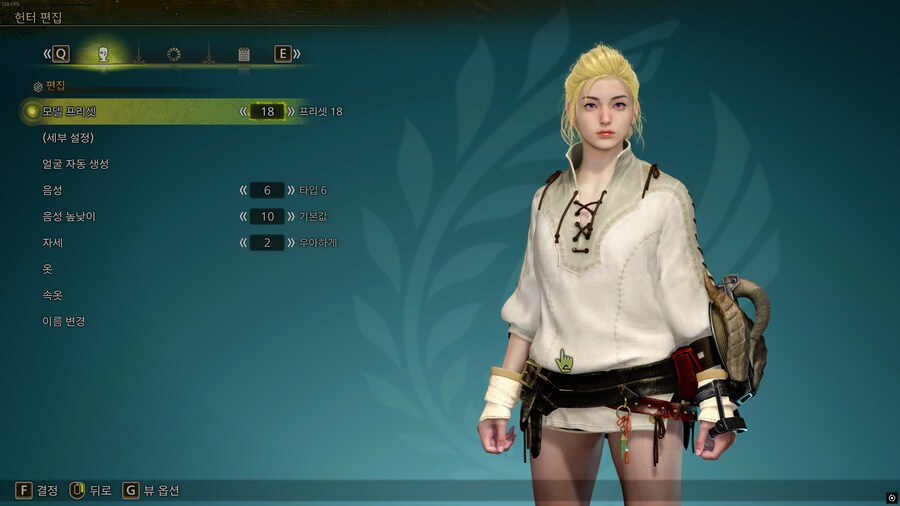Switch 음성 to the previous voice type

(x=243, y=190)
